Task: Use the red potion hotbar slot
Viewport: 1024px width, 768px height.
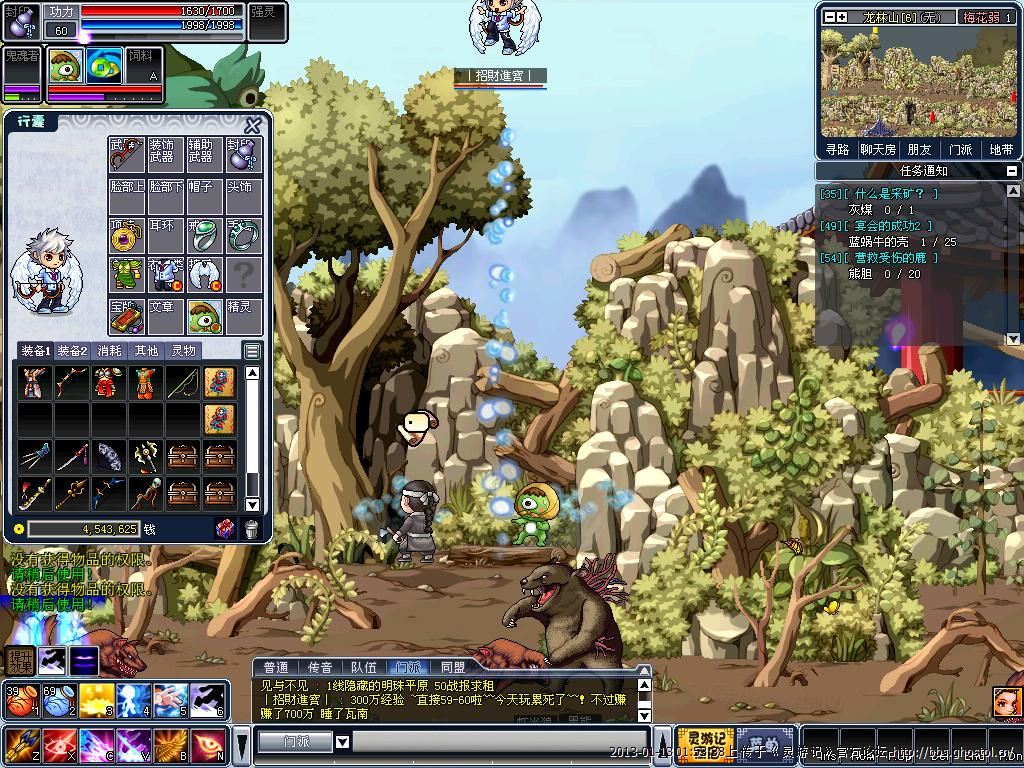Action: (19, 701)
